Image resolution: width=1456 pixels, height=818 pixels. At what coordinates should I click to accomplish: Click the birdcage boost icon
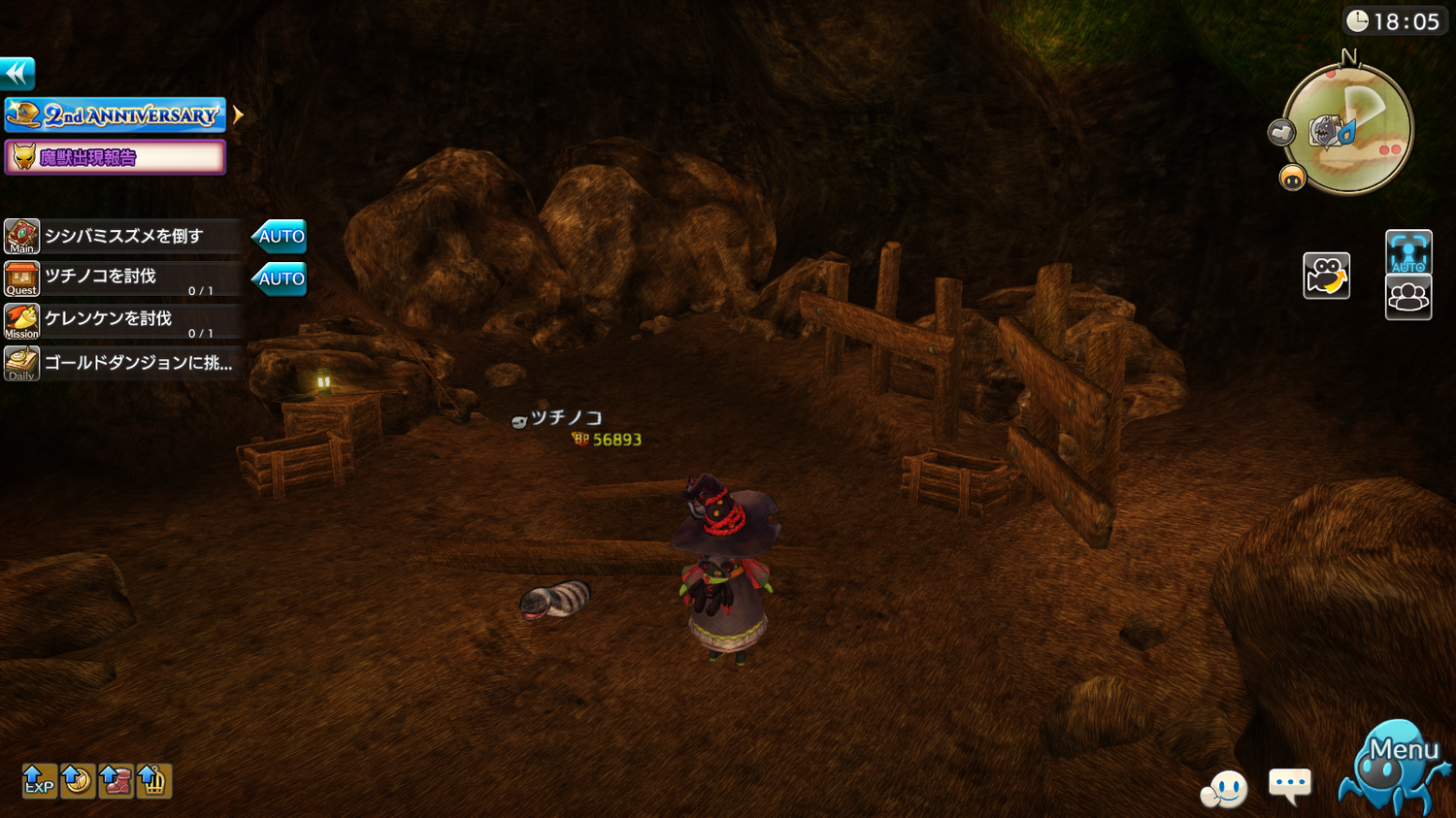coord(153,780)
